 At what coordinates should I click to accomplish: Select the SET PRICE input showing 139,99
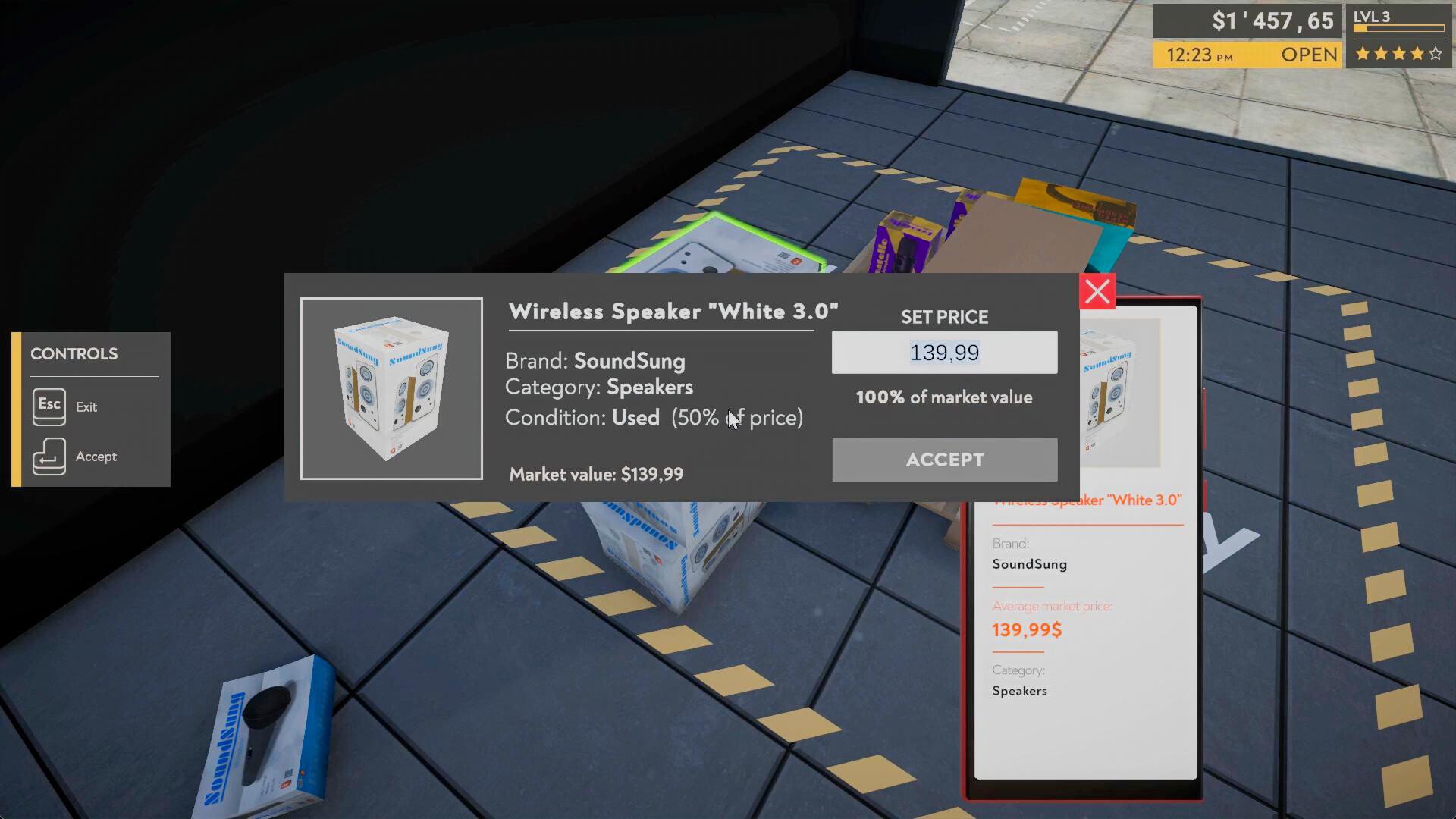click(x=944, y=352)
